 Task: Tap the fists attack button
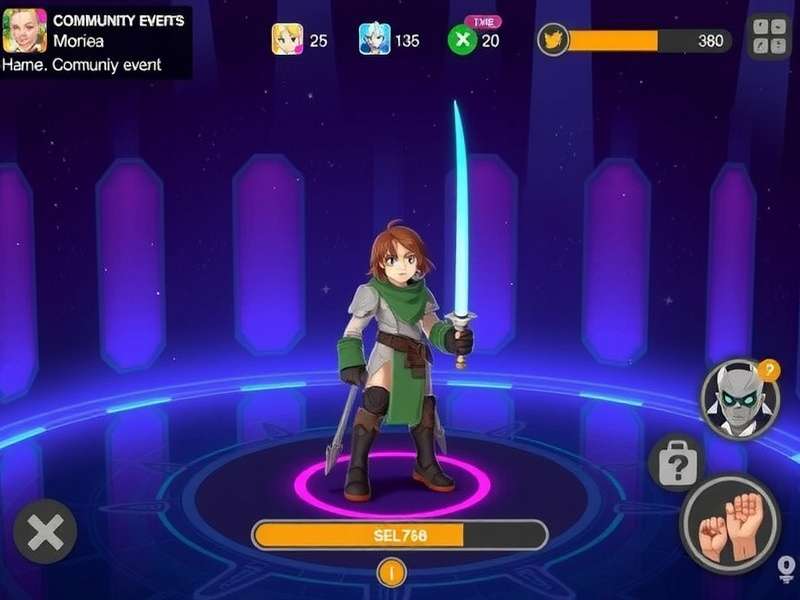tap(729, 523)
